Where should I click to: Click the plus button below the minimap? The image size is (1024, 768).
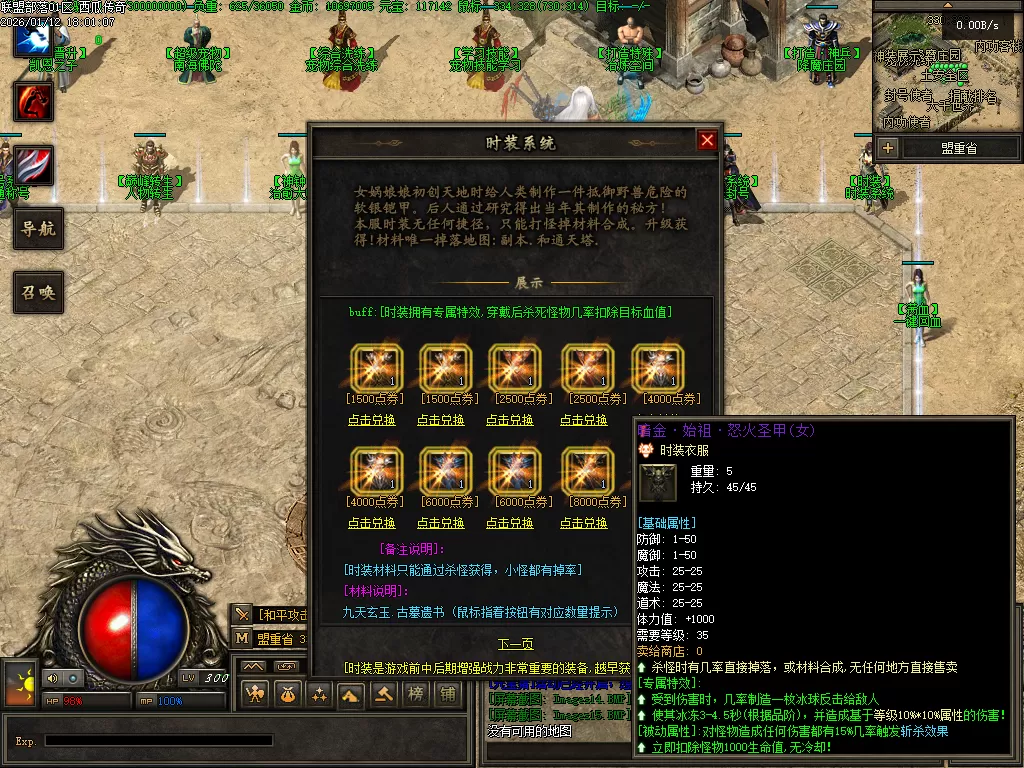click(888, 148)
